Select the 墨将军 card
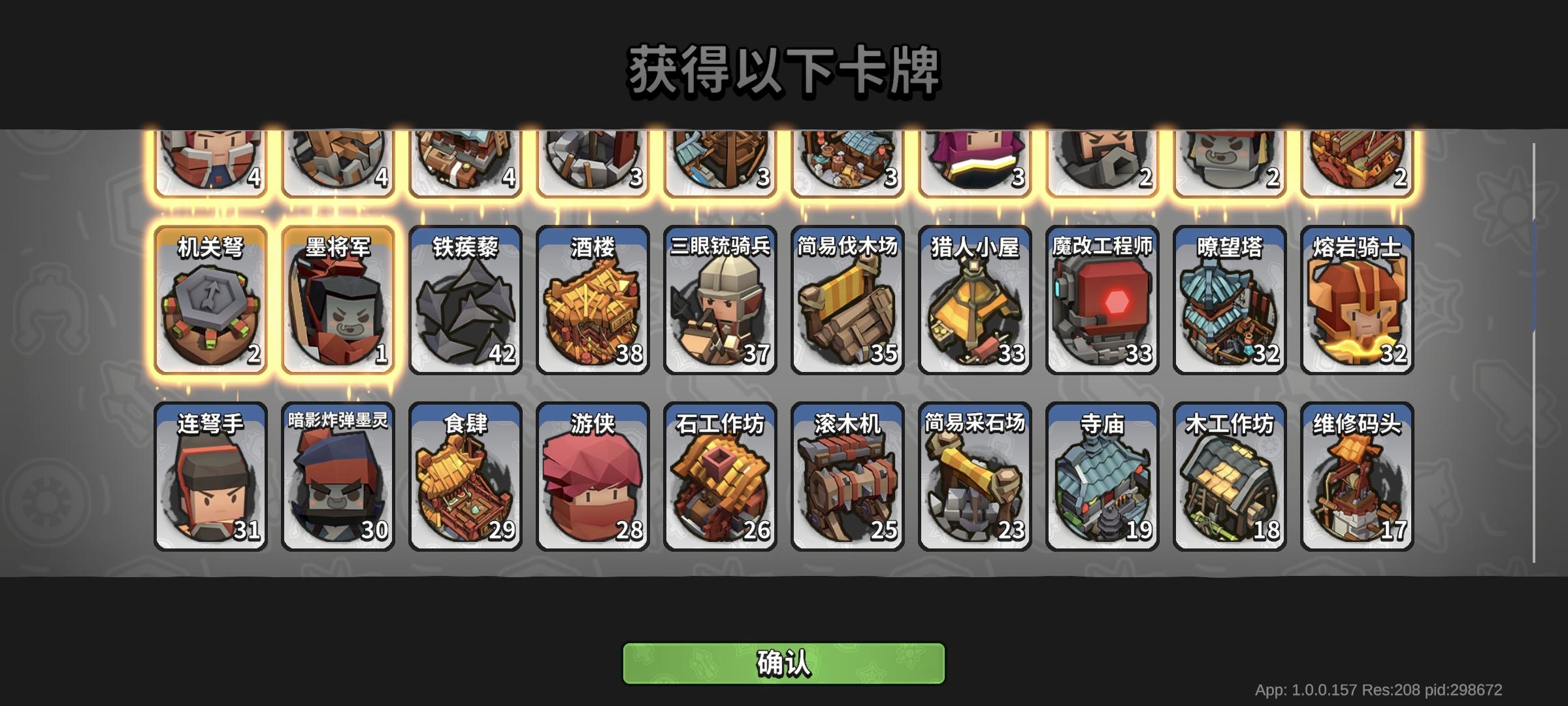The image size is (1568, 706). pyautogui.click(x=336, y=297)
